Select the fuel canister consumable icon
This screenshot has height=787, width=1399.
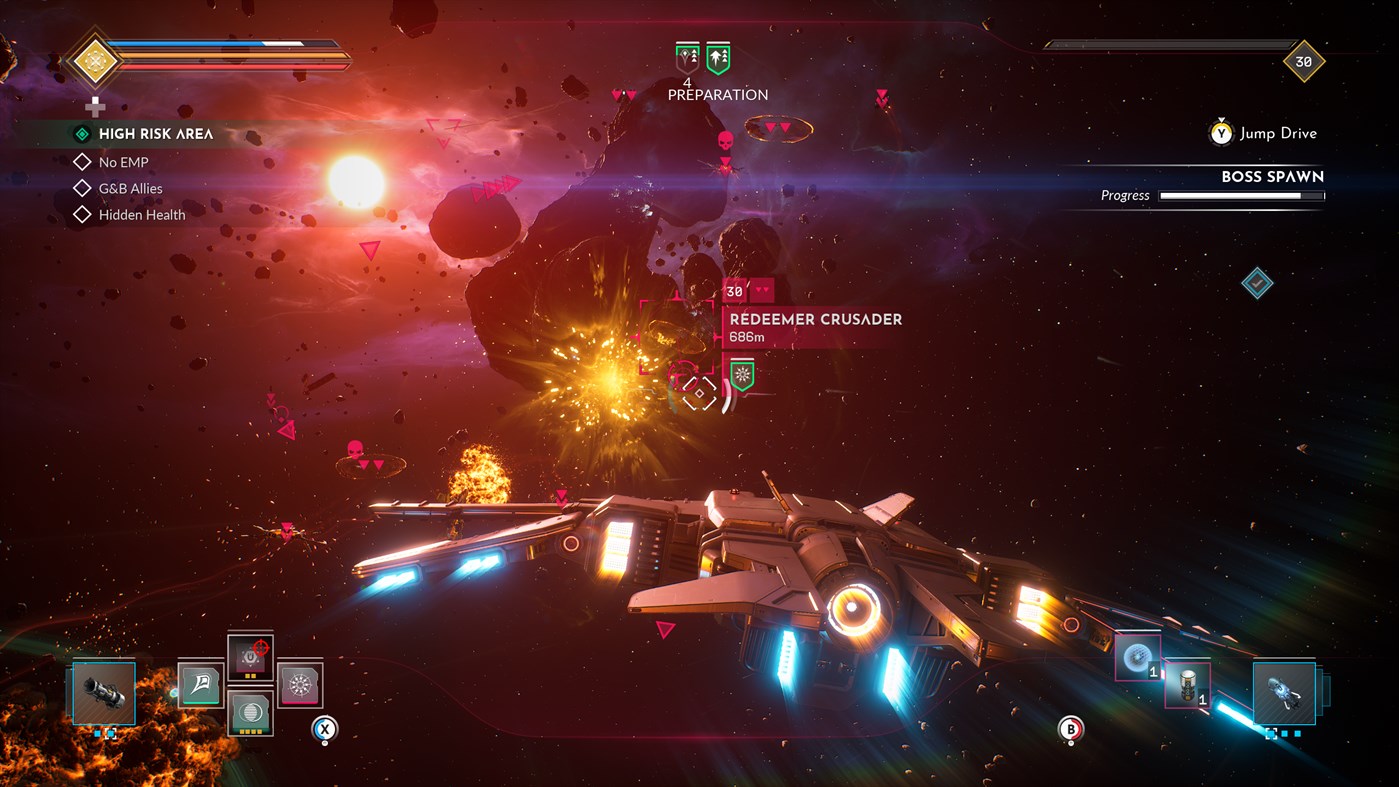coord(1187,685)
